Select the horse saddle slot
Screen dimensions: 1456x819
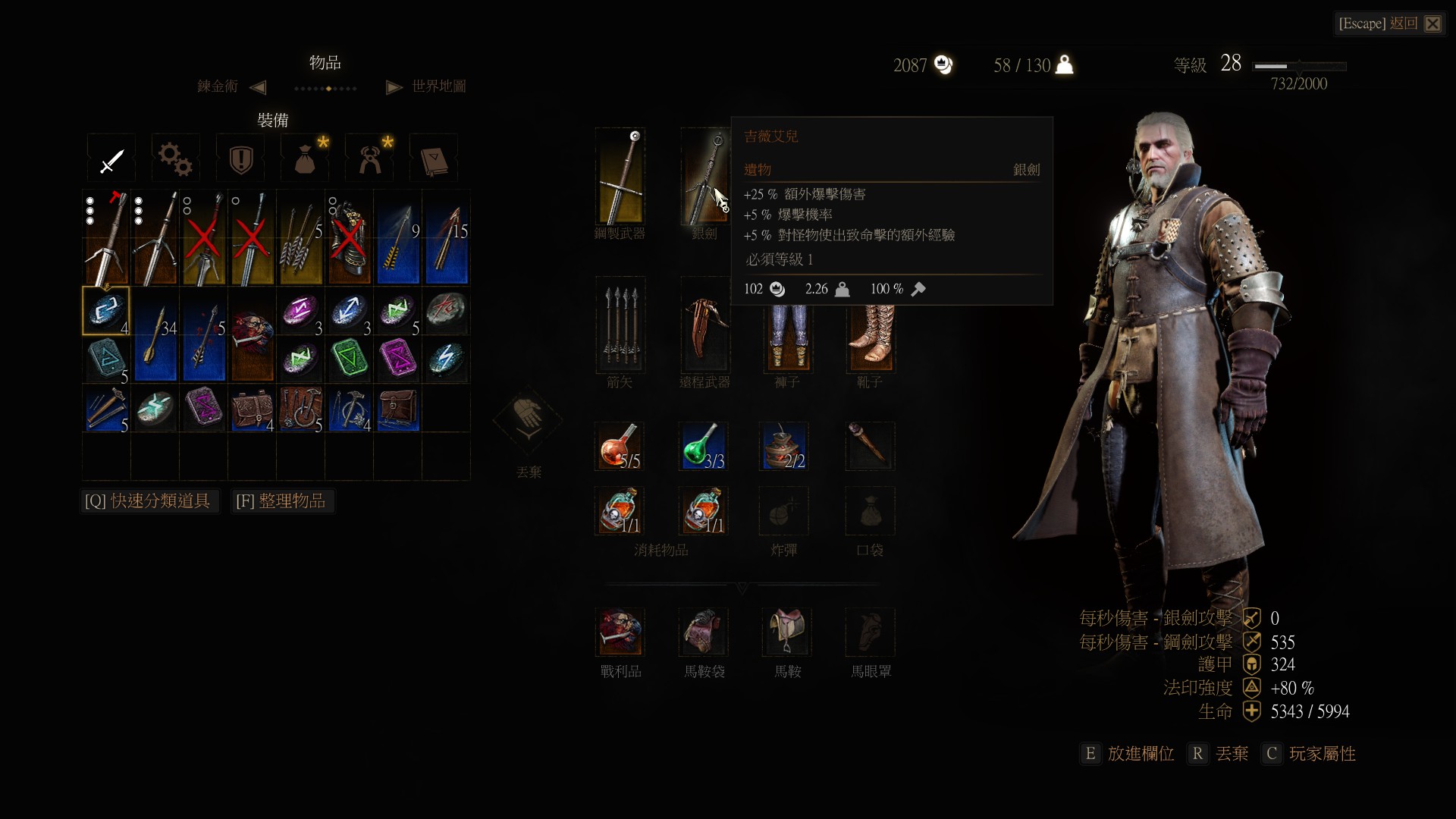click(786, 632)
